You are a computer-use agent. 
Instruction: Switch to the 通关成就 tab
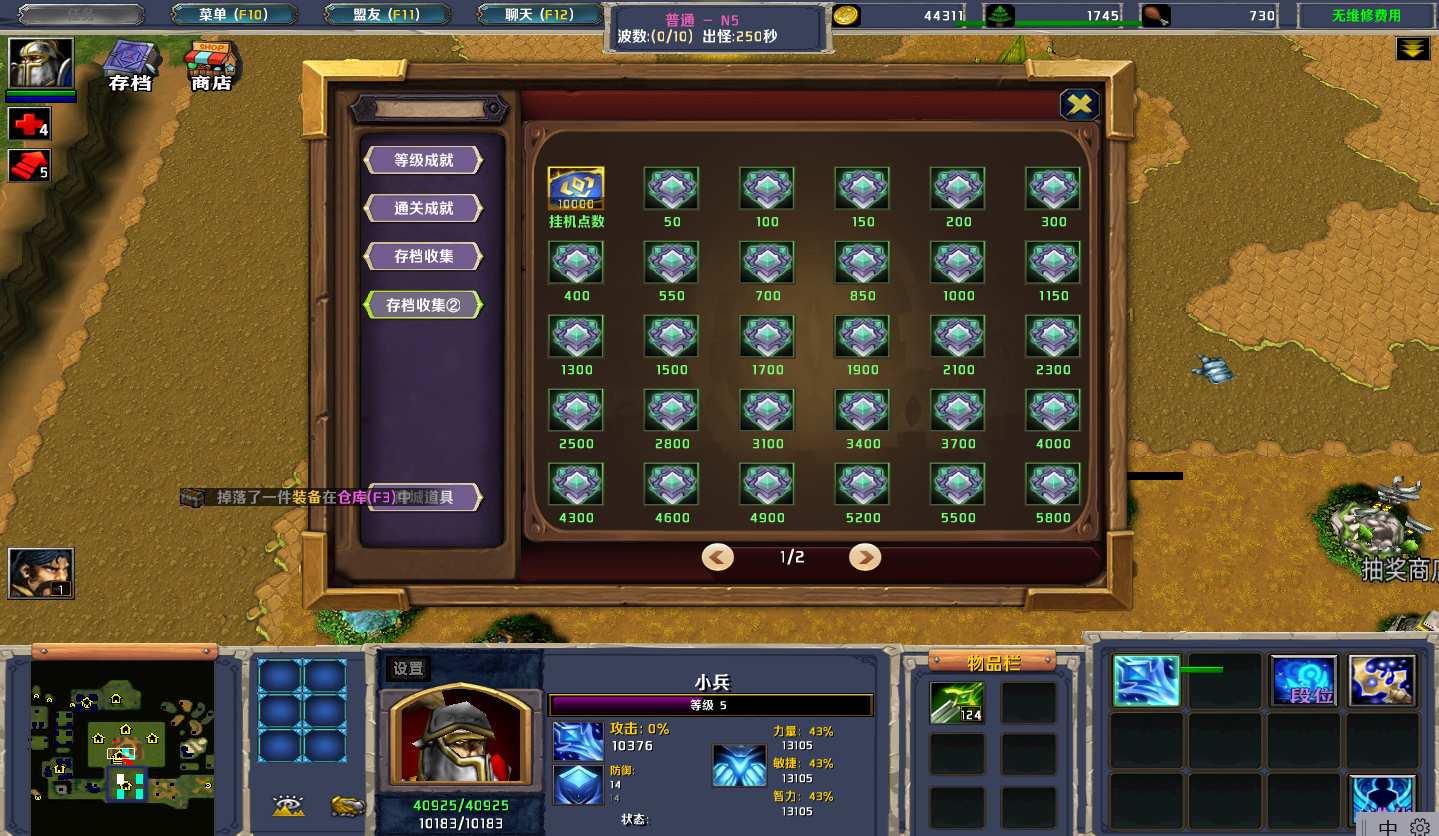pos(423,208)
